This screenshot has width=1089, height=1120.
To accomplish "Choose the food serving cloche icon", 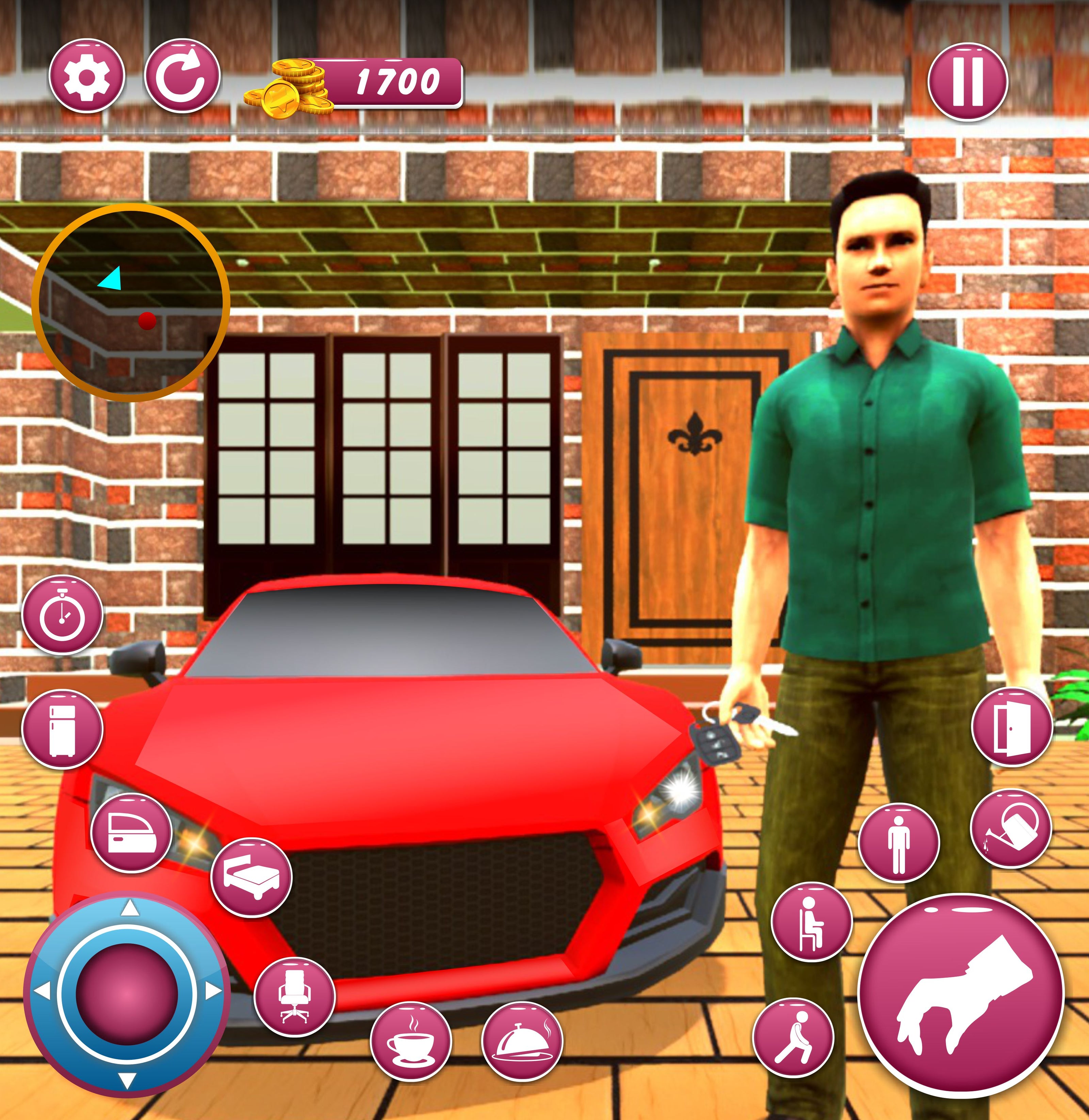I will (x=522, y=1042).
